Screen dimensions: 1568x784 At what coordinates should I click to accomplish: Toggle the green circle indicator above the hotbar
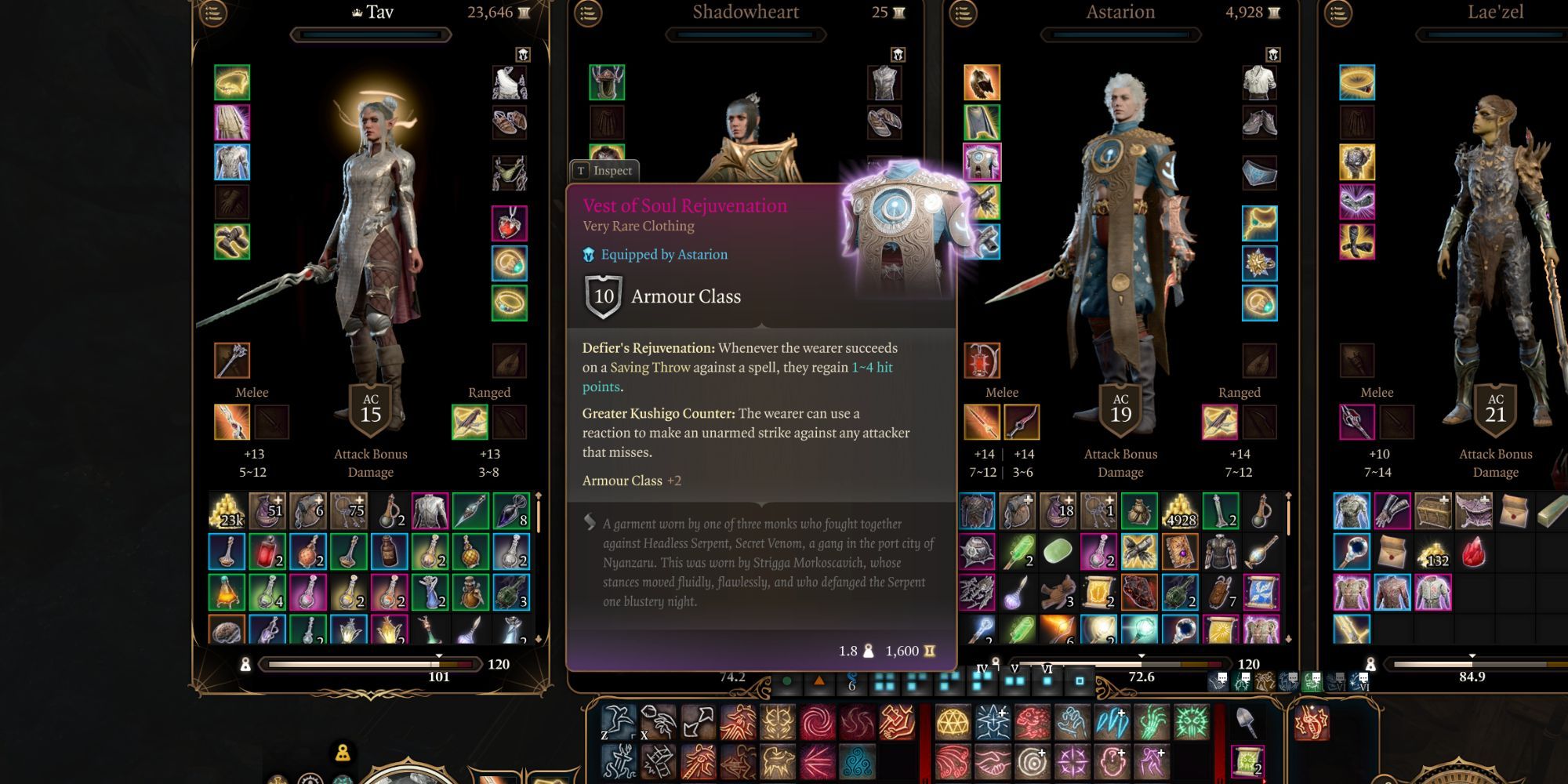[788, 682]
